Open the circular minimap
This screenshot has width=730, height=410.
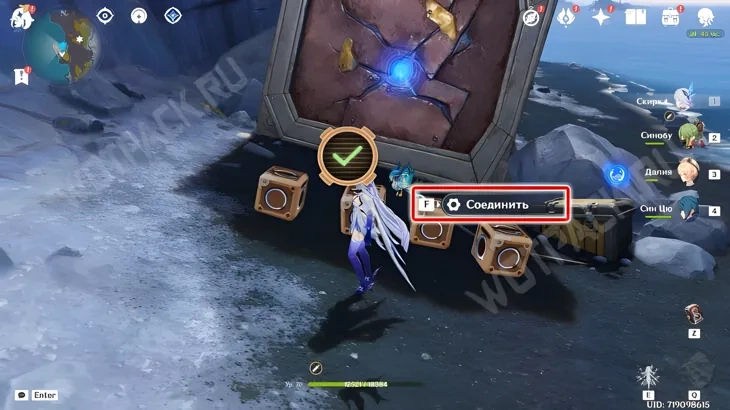(x=58, y=47)
